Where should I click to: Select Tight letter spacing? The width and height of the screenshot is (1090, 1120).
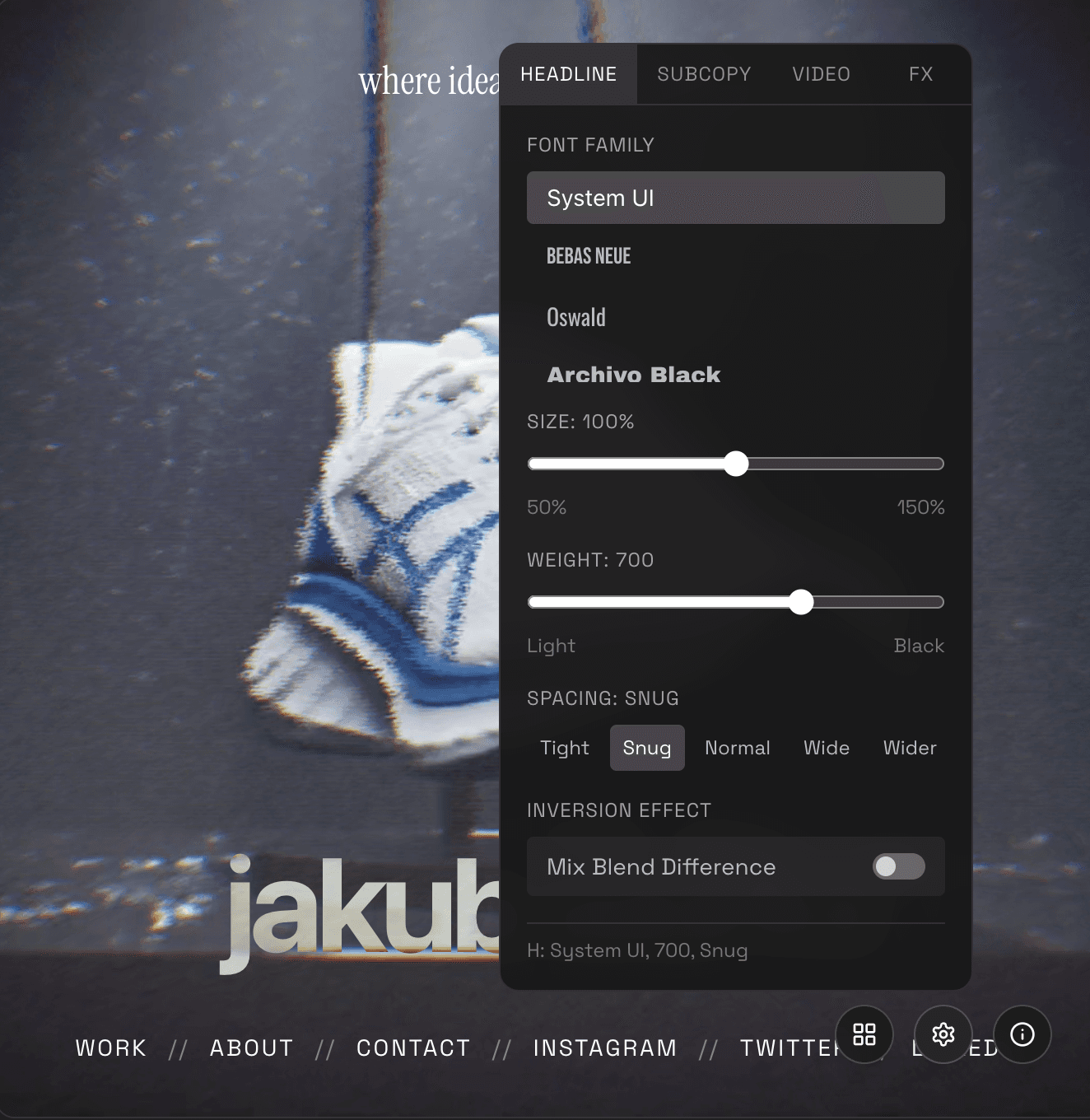tap(564, 748)
